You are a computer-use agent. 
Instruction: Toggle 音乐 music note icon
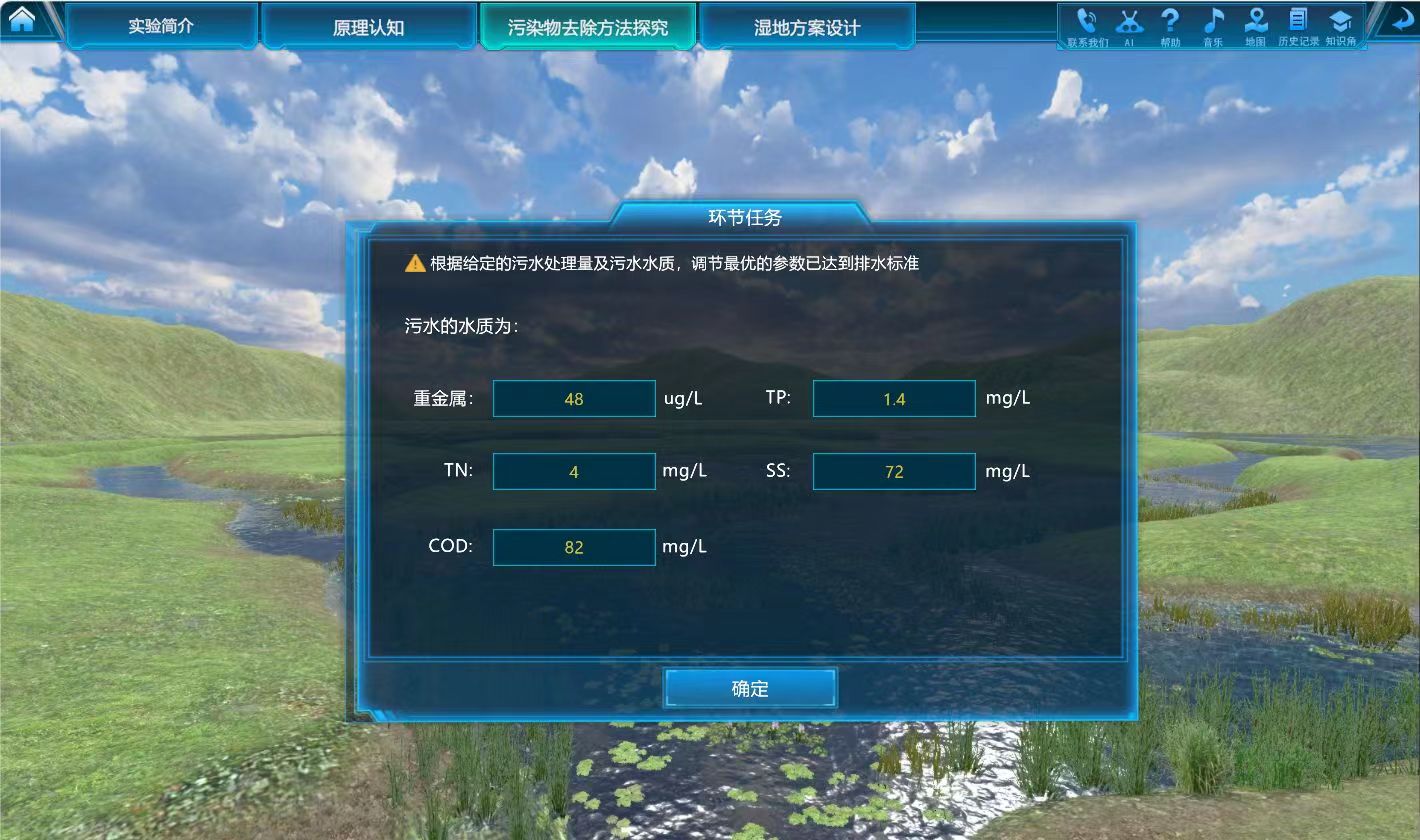tap(1213, 25)
